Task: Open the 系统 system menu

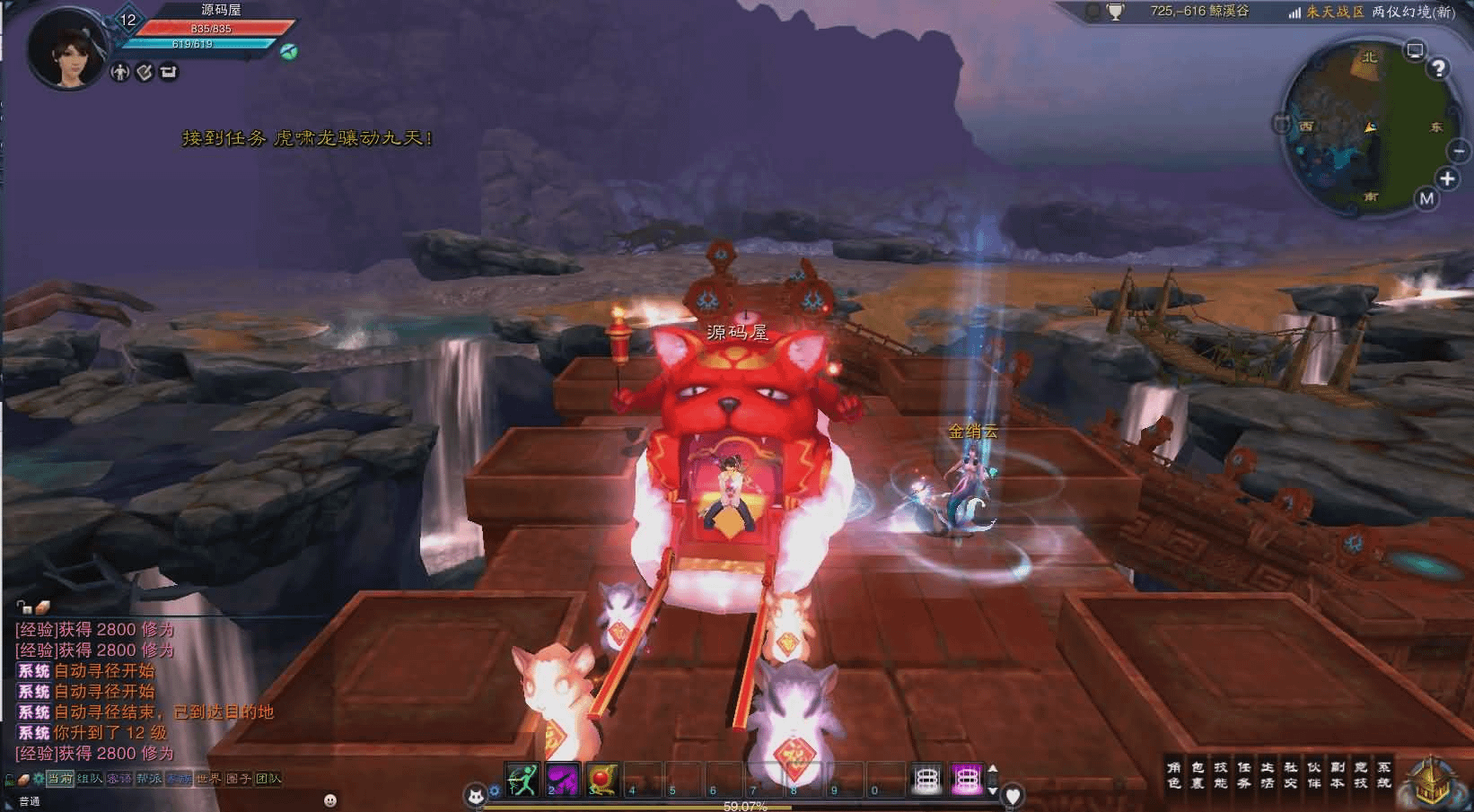Action: 1384,775
